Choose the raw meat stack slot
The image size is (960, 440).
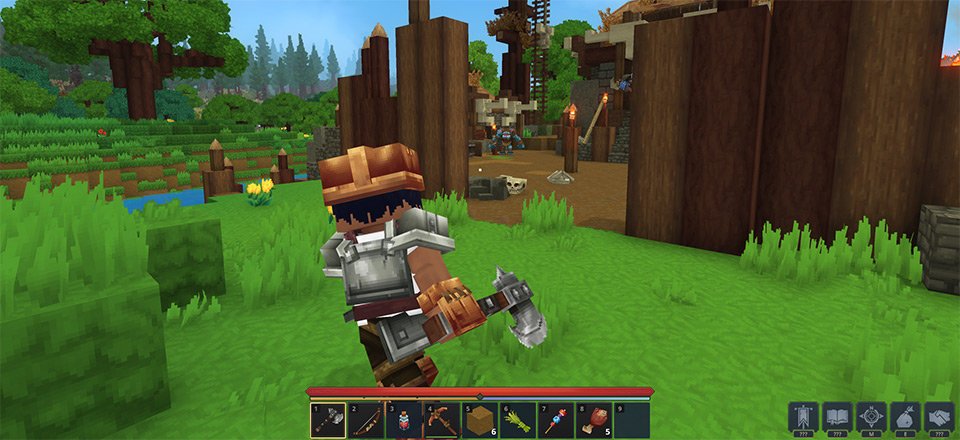594,420
